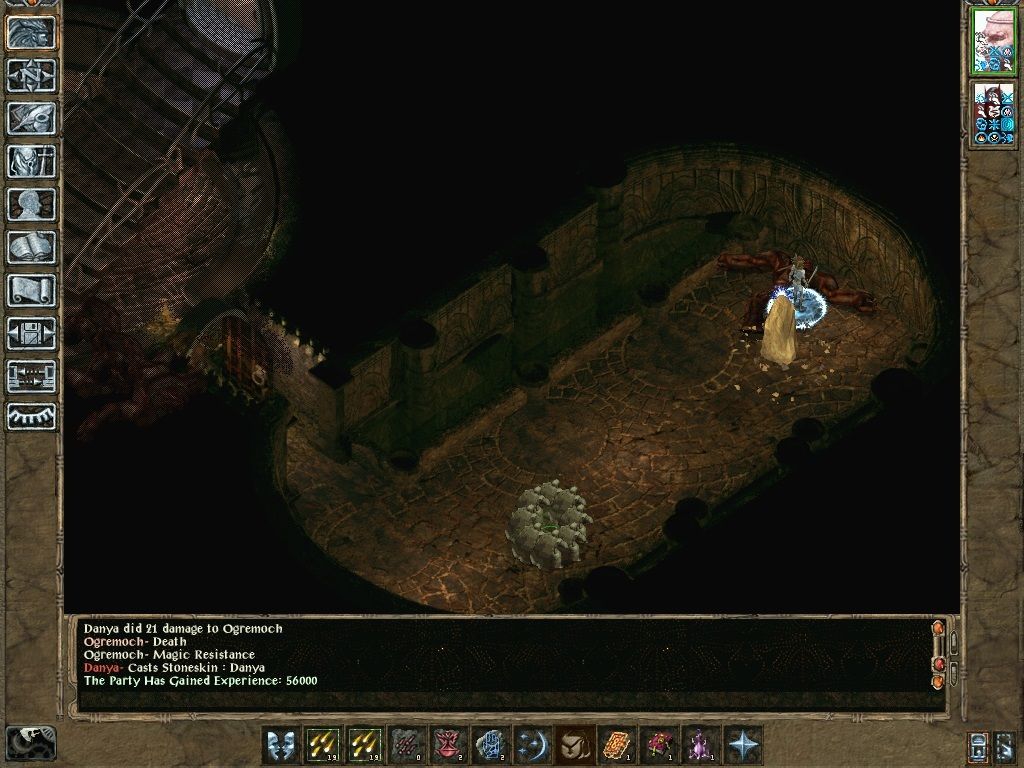Use the orange scroll quick item
Image resolution: width=1024 pixels, height=768 pixels.
(615, 745)
